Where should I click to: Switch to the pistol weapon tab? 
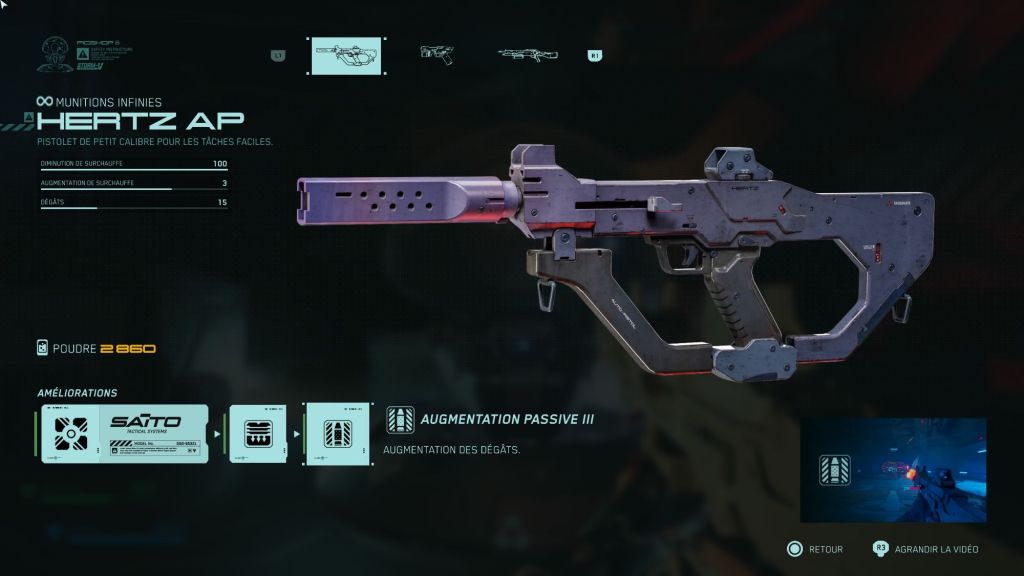(x=436, y=54)
